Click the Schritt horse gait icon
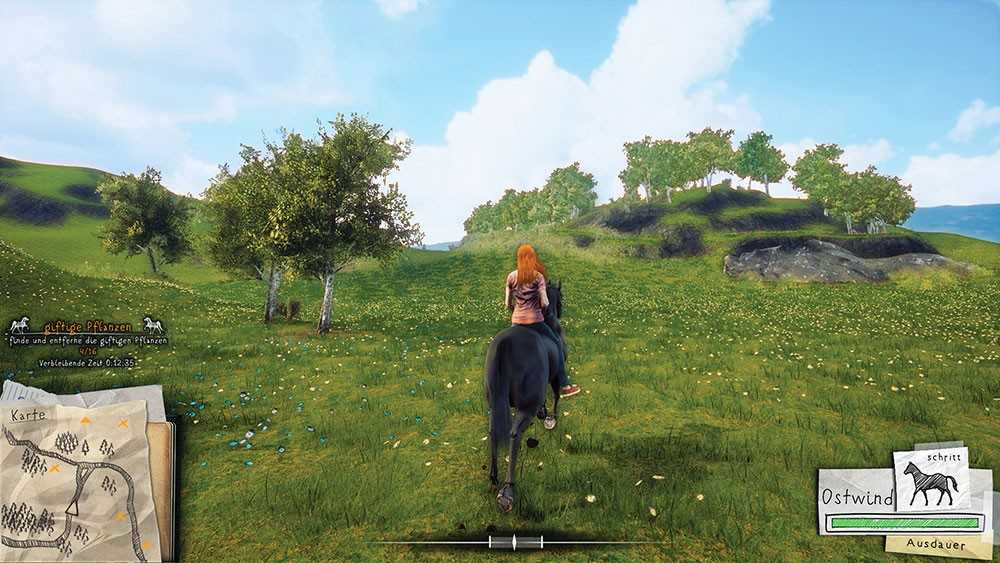 pos(930,482)
